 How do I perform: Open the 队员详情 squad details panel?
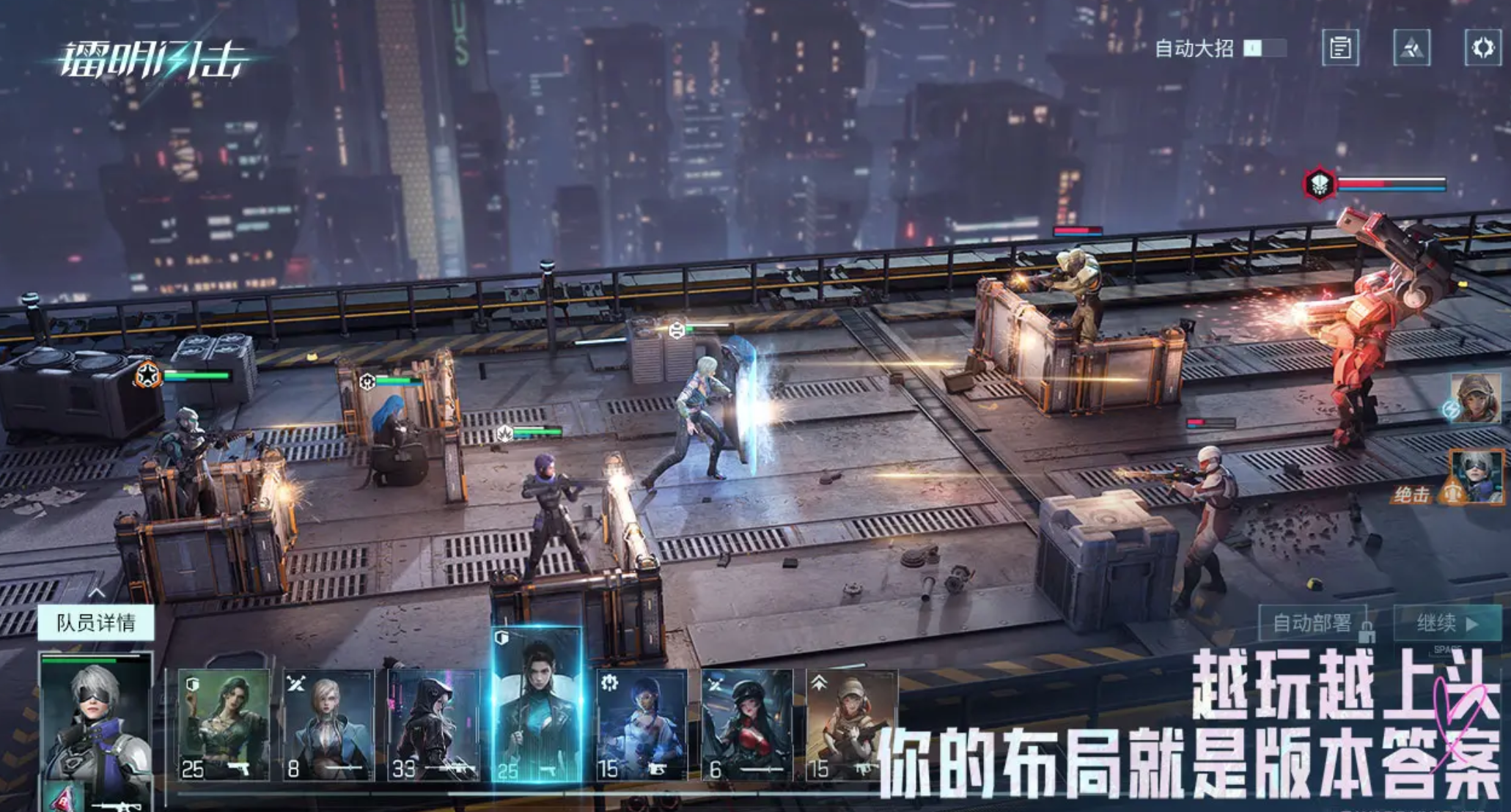pos(96,623)
